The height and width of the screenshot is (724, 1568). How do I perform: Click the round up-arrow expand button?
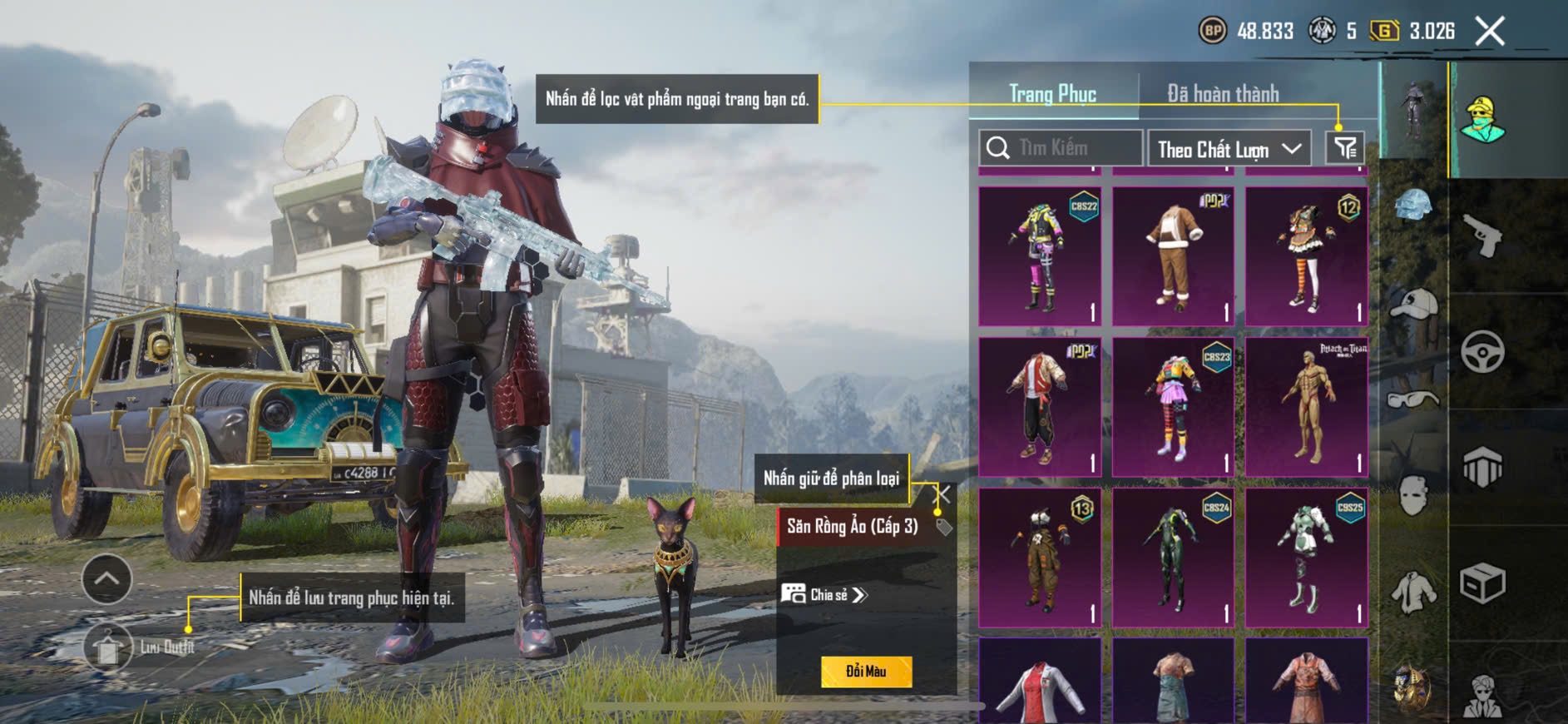point(106,578)
